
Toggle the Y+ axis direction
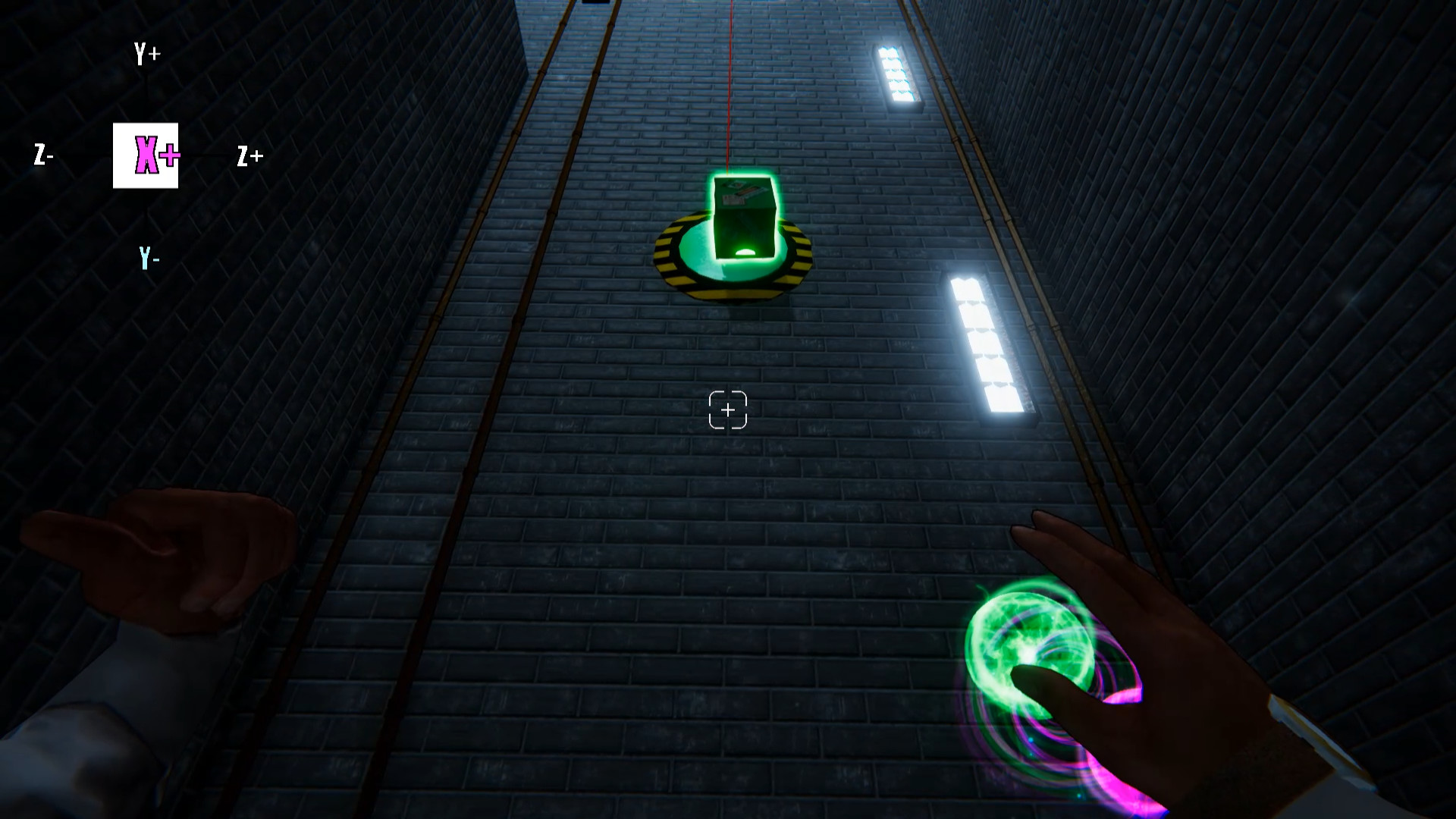[145, 52]
